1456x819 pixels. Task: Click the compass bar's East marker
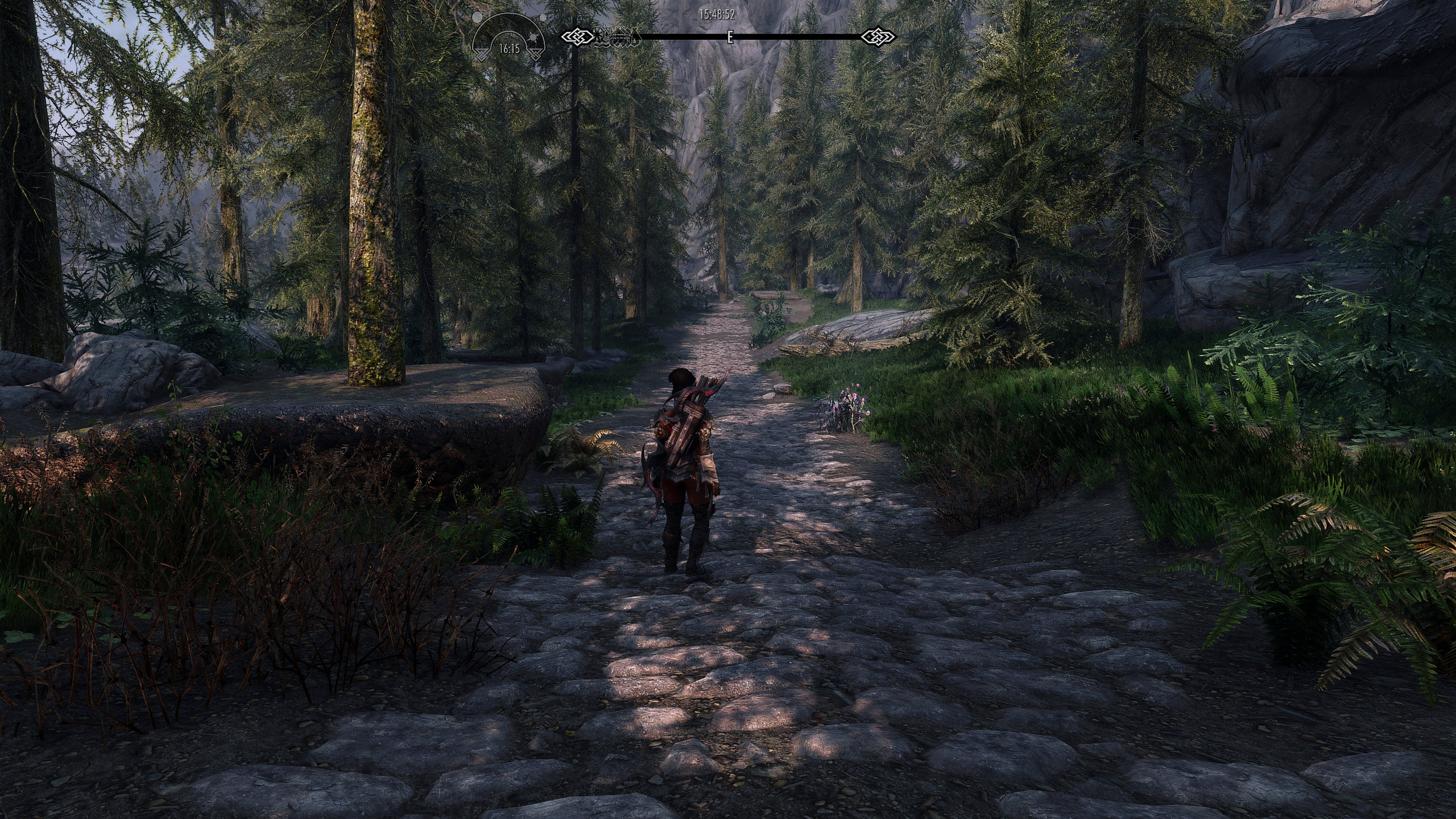tap(730, 38)
